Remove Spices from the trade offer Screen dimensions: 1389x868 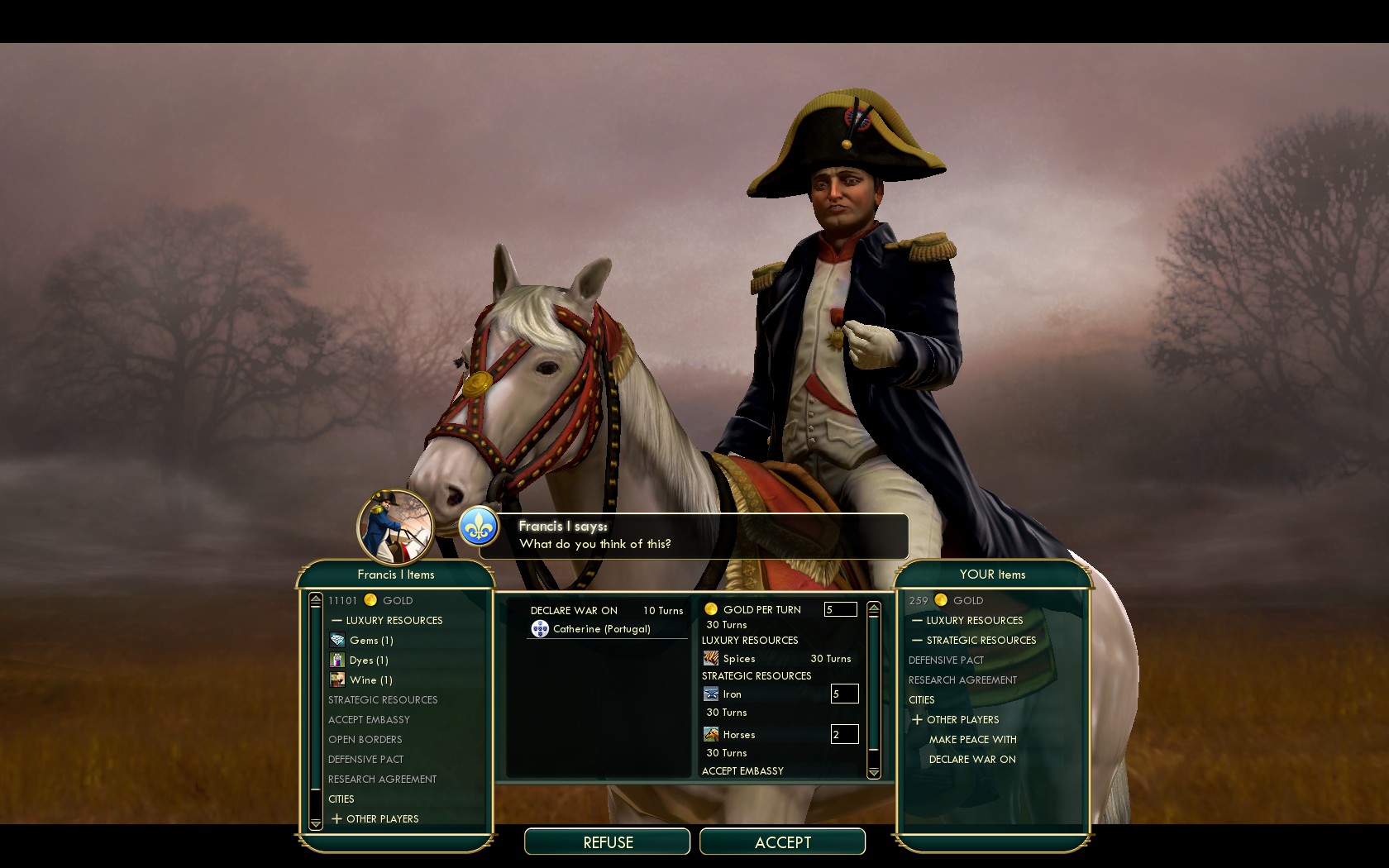(738, 659)
